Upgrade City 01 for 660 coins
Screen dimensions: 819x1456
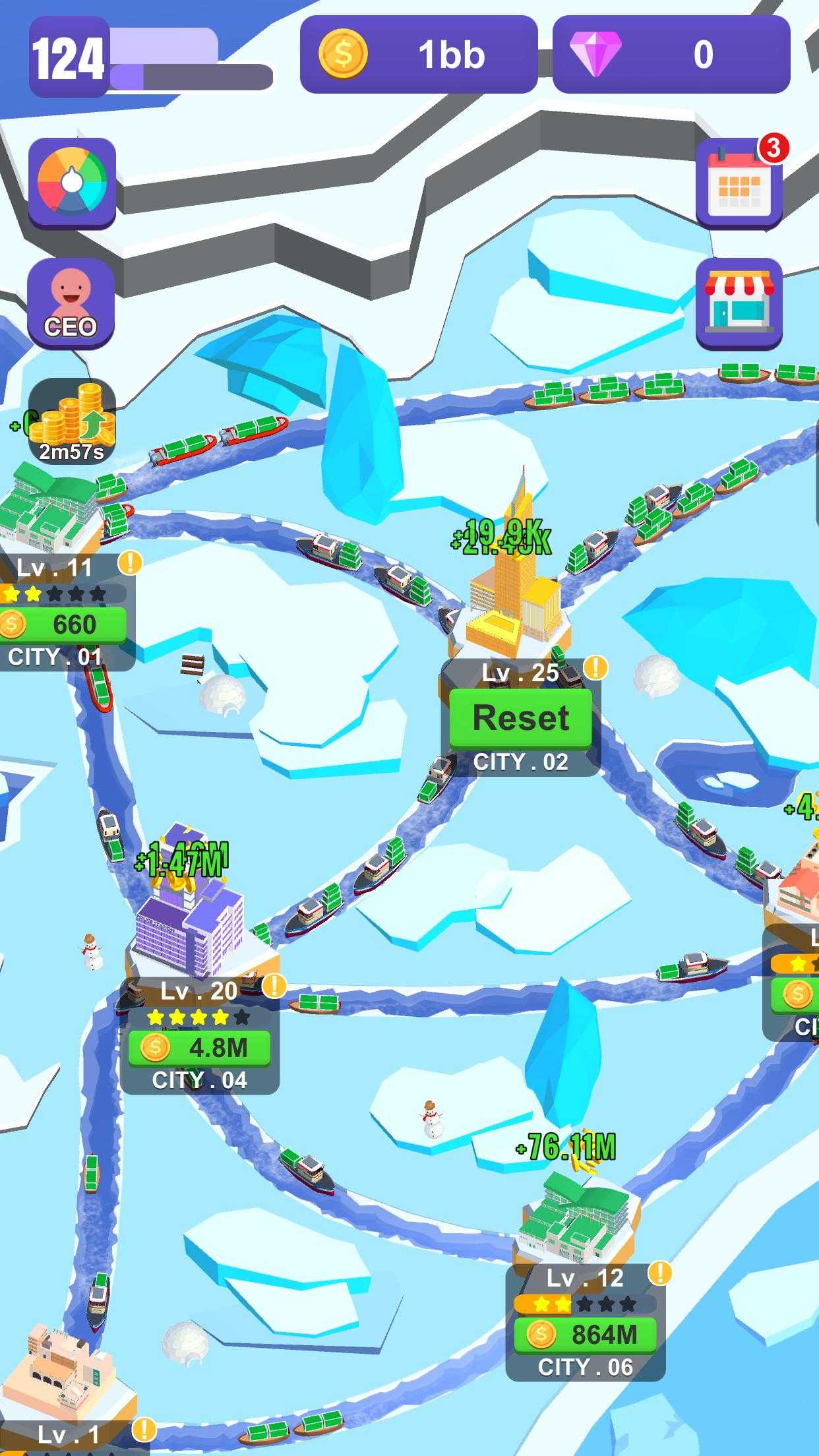coord(64,624)
